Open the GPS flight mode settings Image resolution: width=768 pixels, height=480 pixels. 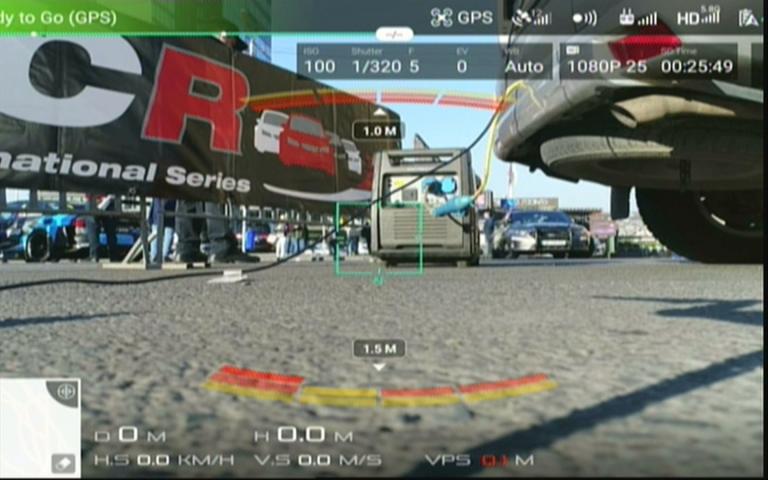tap(461, 17)
